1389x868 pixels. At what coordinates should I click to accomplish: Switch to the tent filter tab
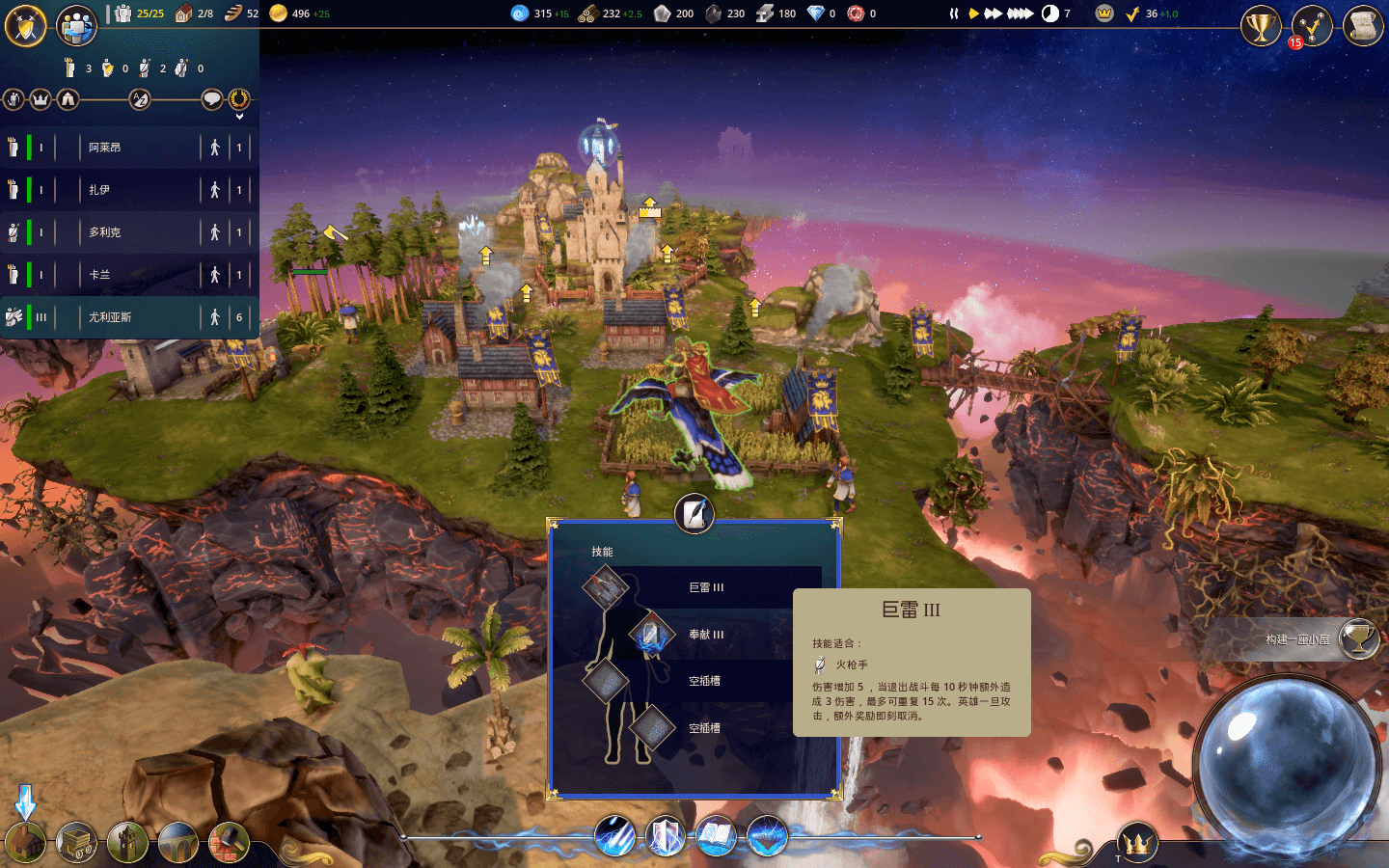[x=68, y=99]
